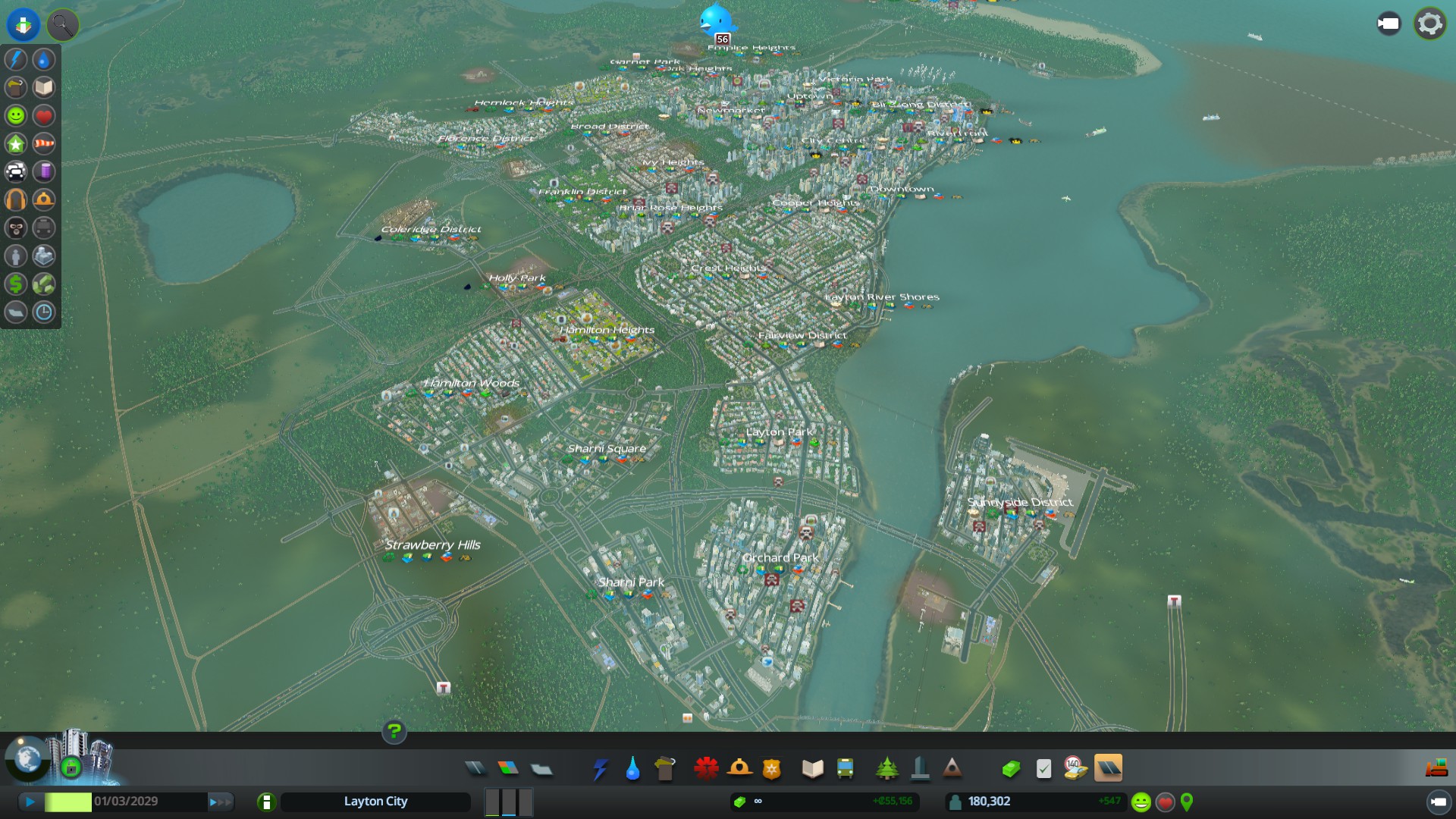The image size is (1456, 819).
Task: Open the Roads build menu
Action: point(475,769)
